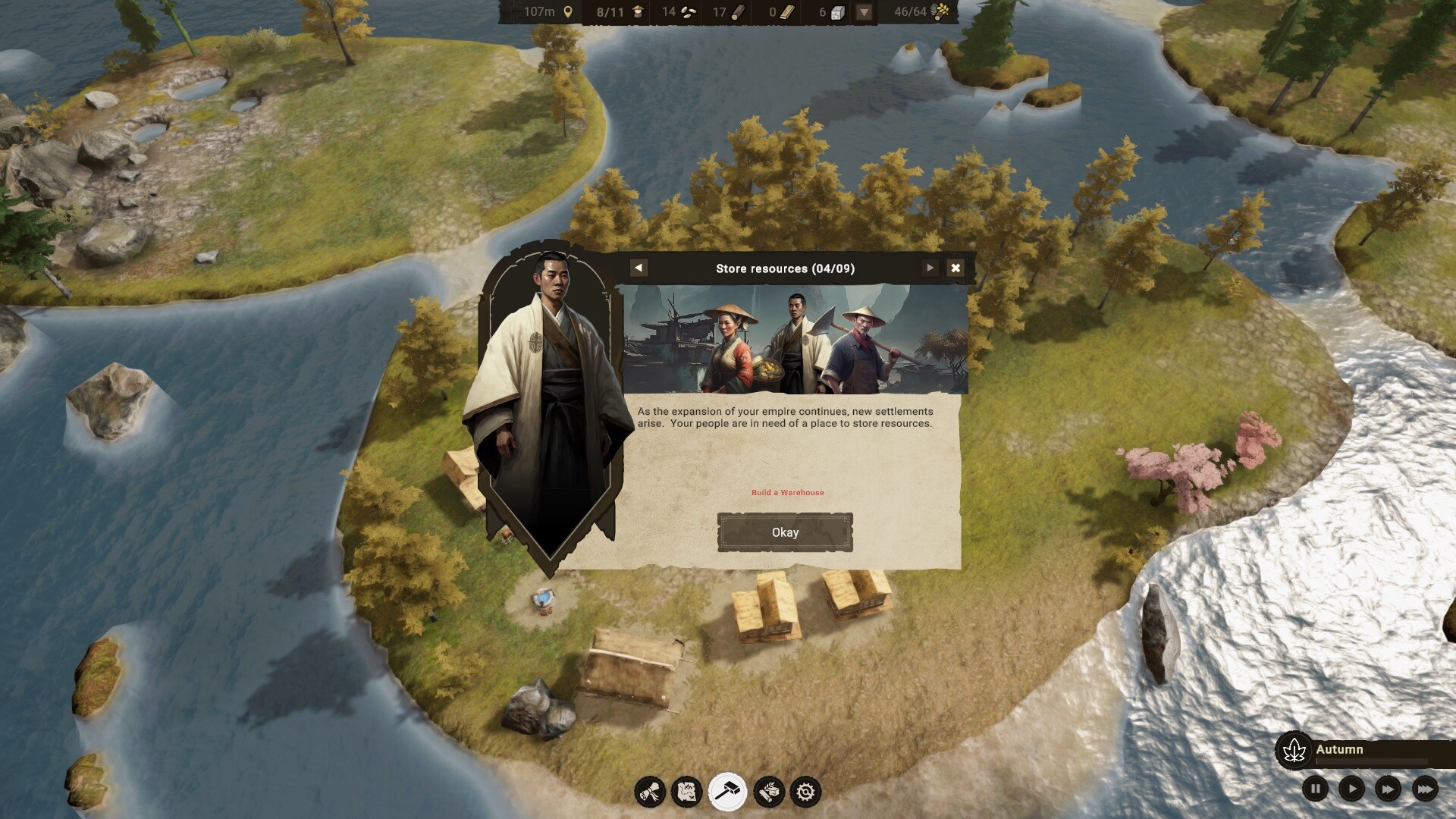Advance to next tutorial page with right arrow
The image size is (1456, 819).
(x=928, y=268)
